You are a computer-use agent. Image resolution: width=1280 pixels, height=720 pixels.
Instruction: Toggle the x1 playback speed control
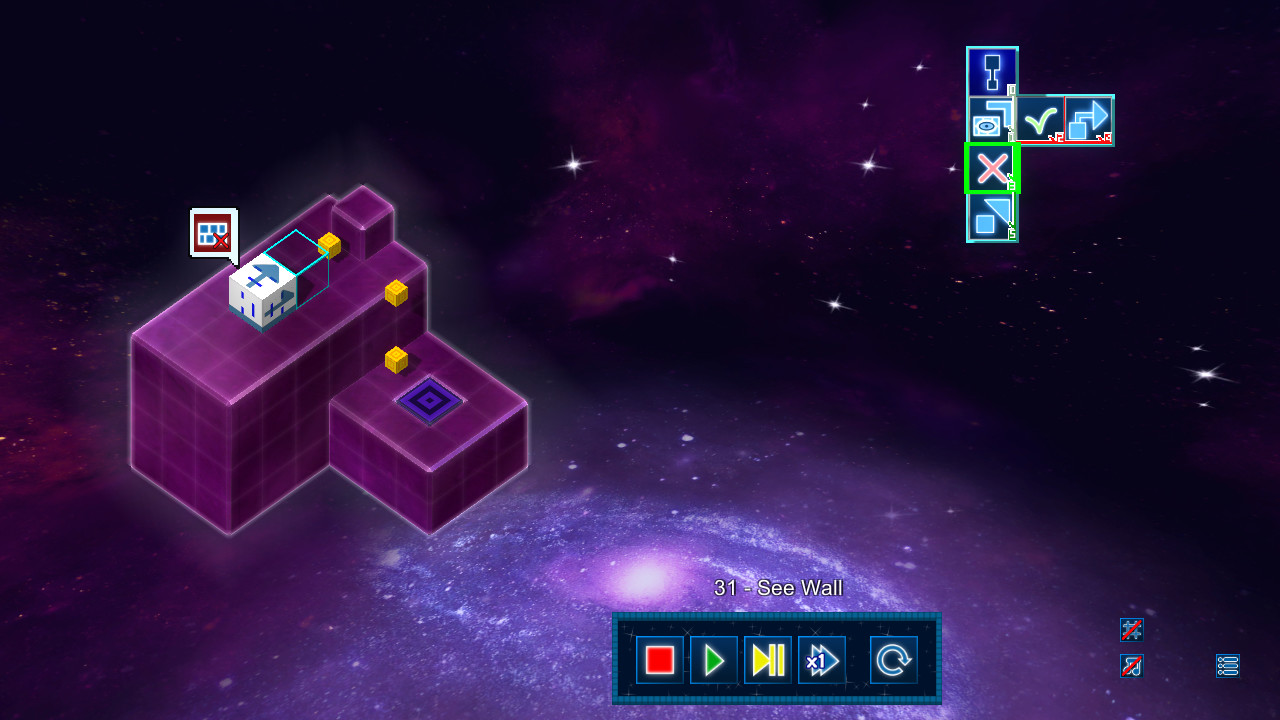(x=822, y=660)
